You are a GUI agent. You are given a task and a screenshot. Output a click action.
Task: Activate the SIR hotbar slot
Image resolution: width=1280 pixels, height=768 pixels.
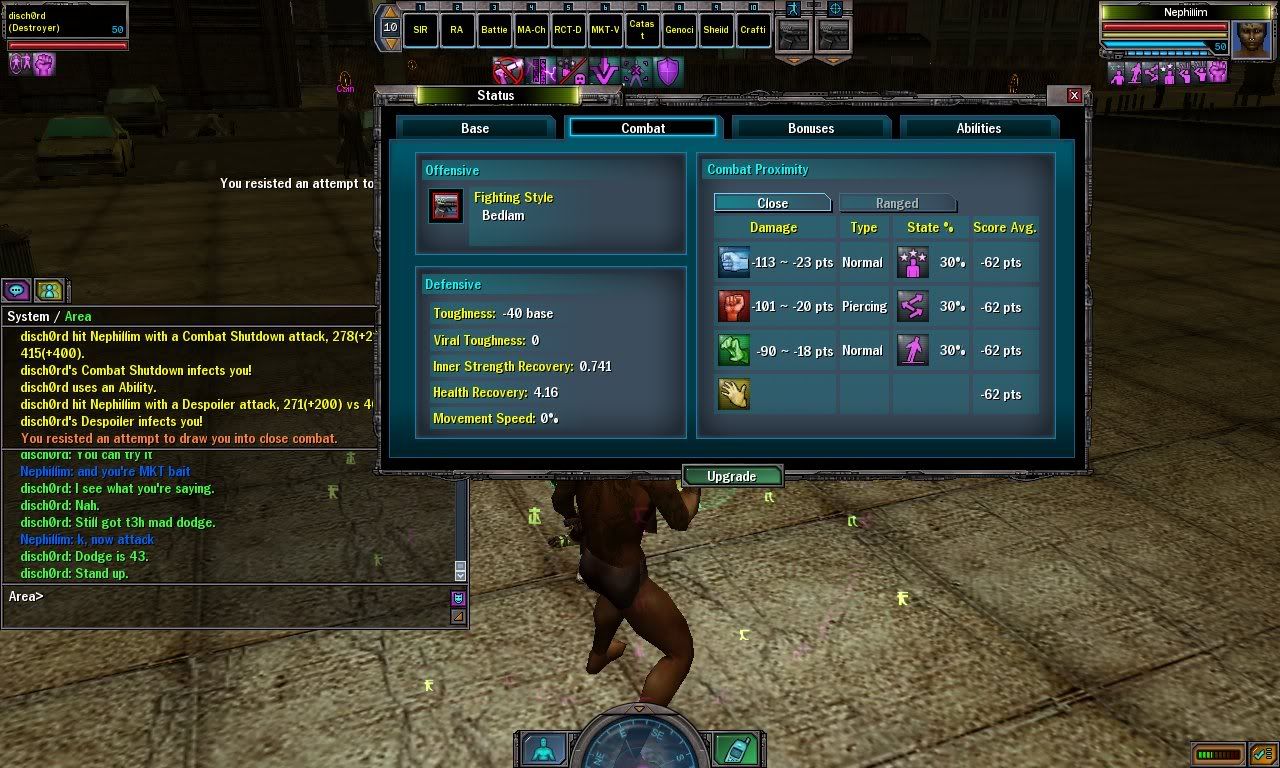click(420, 30)
